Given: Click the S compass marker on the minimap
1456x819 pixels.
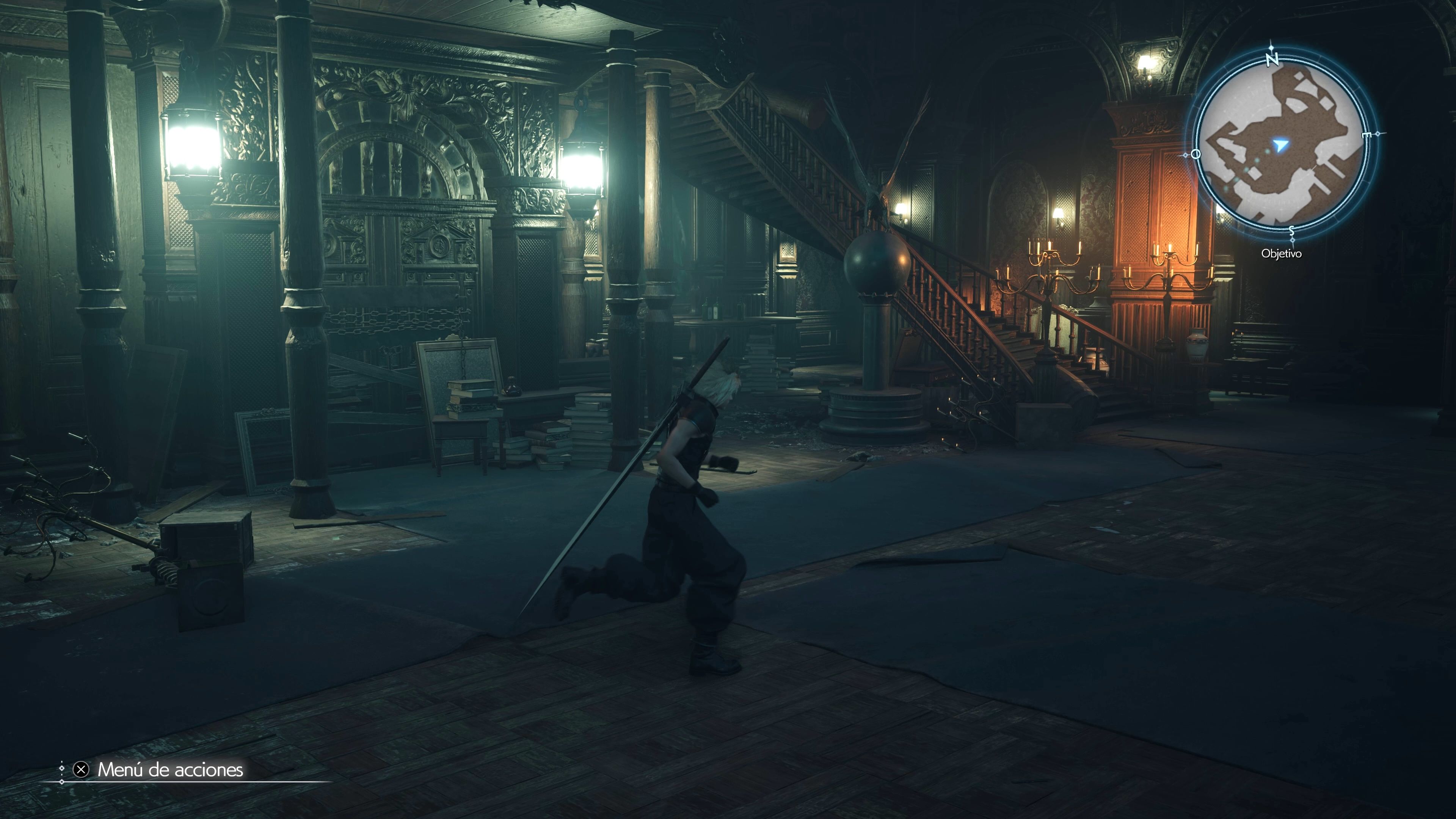Looking at the screenshot, I should 1292,231.
